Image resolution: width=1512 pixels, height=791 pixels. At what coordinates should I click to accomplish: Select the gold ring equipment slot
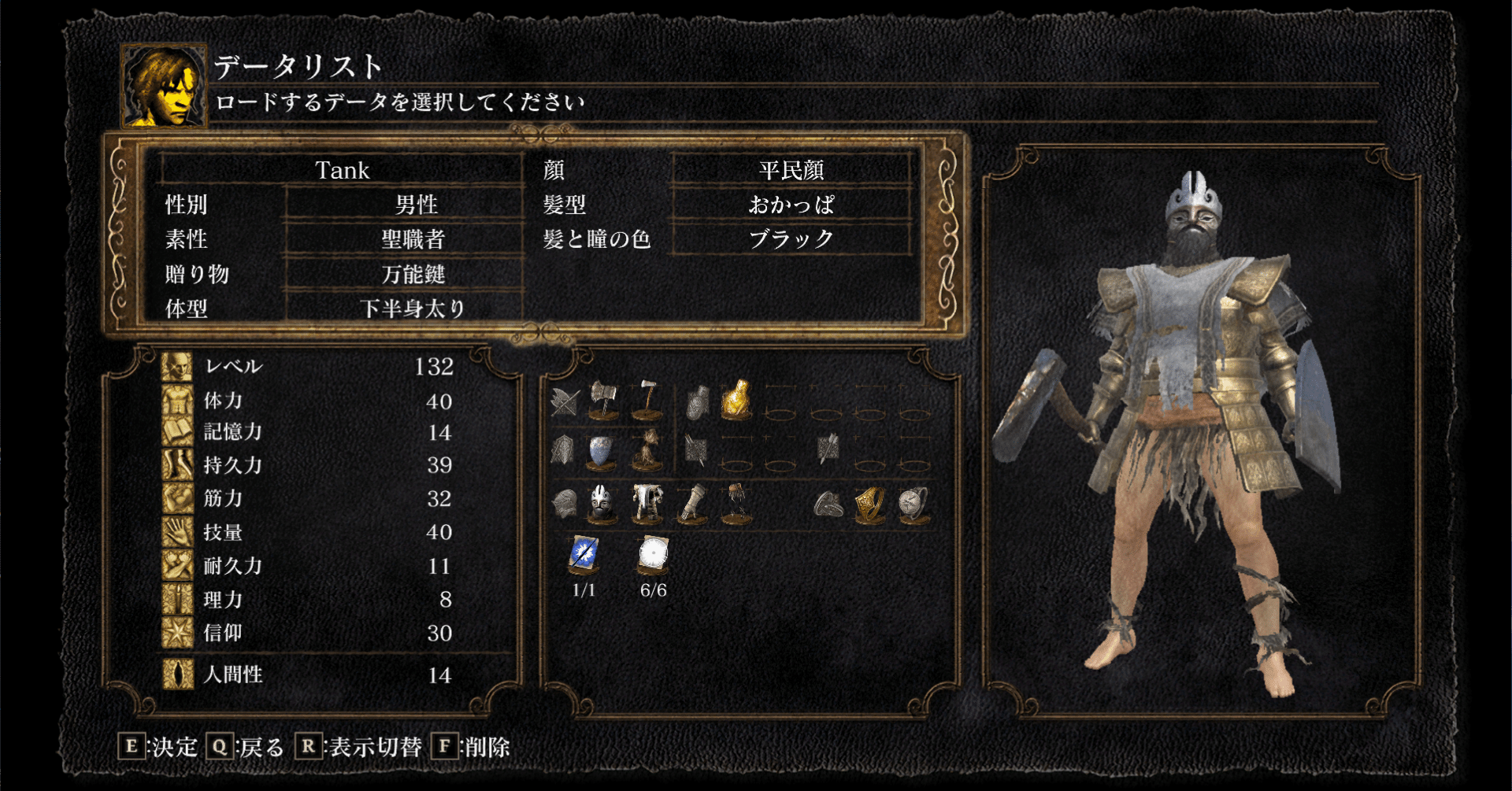pos(869,504)
